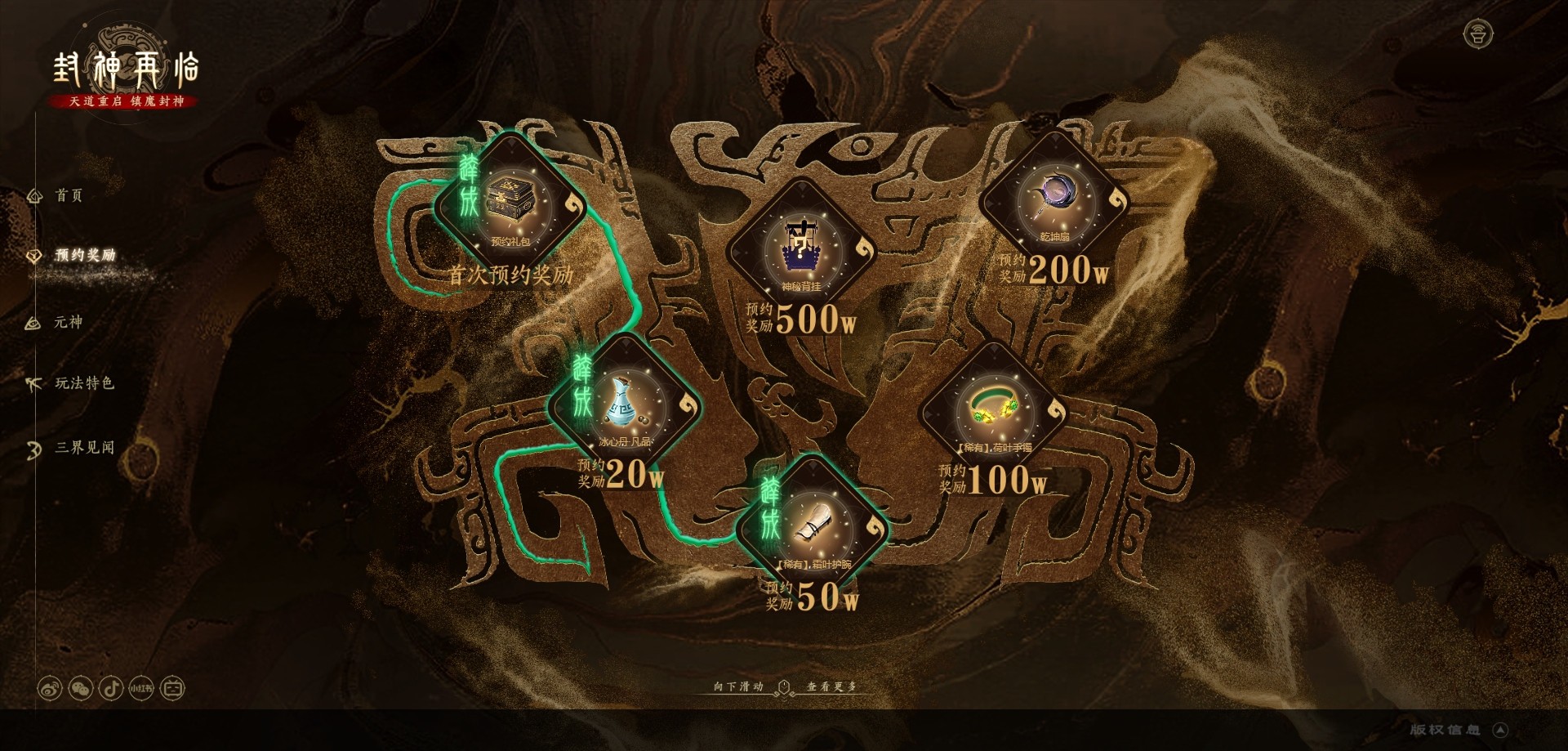
Task: Open the Bilibili TV icon
Action: pyautogui.click(x=172, y=688)
